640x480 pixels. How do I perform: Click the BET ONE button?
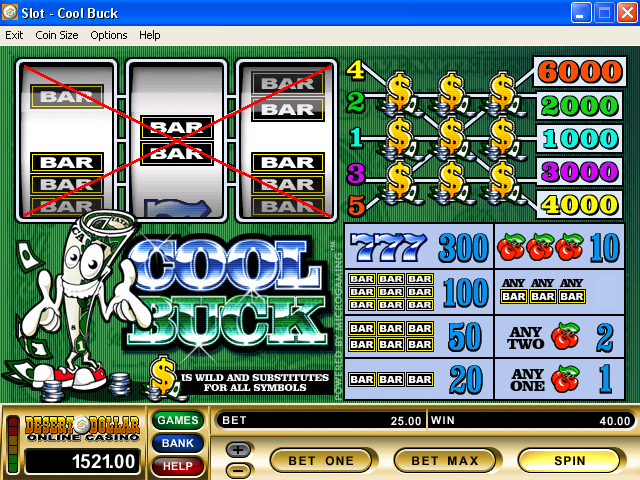[x=320, y=460]
